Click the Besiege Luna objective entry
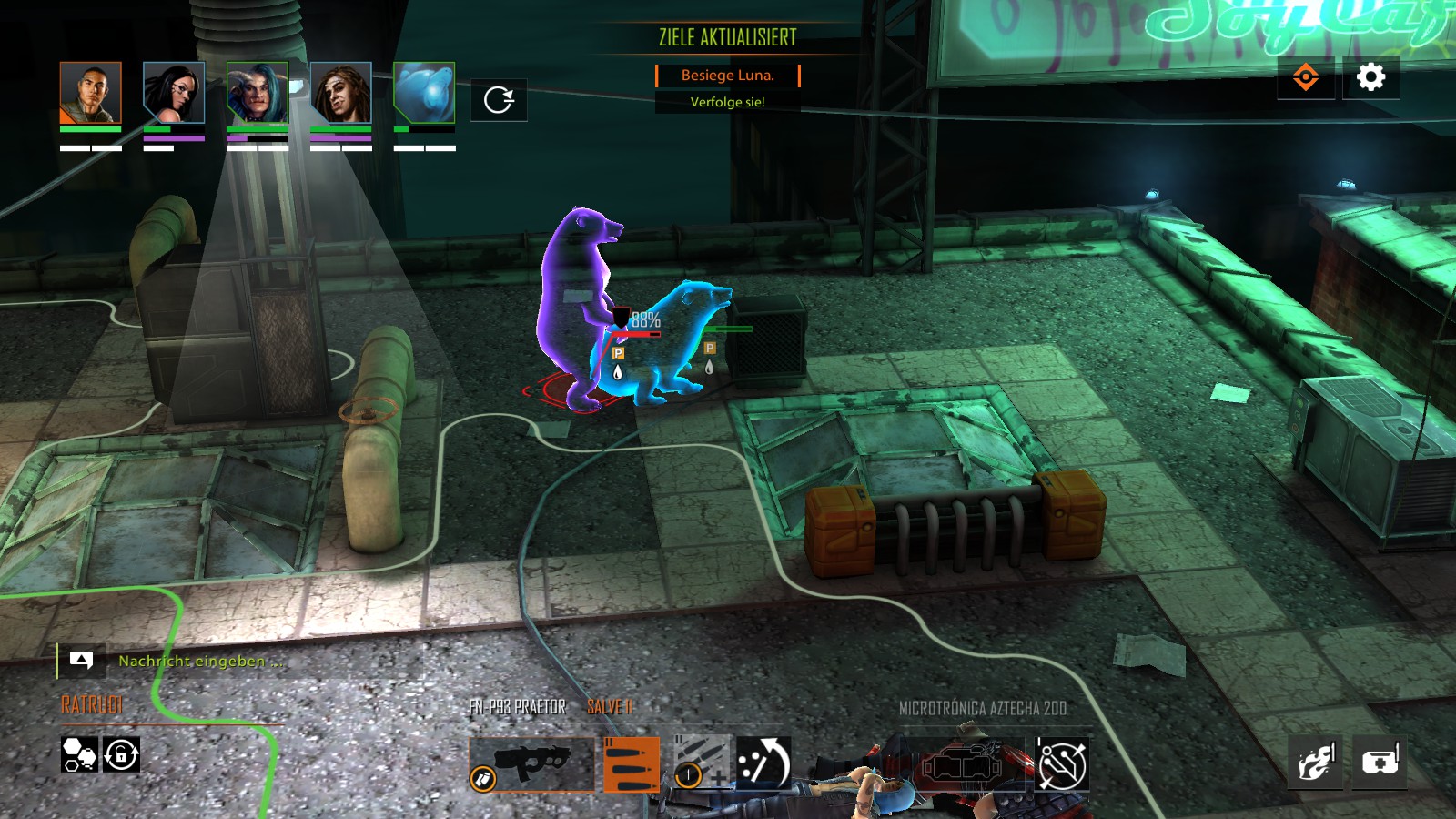This screenshot has width=1456, height=819. 726,76
